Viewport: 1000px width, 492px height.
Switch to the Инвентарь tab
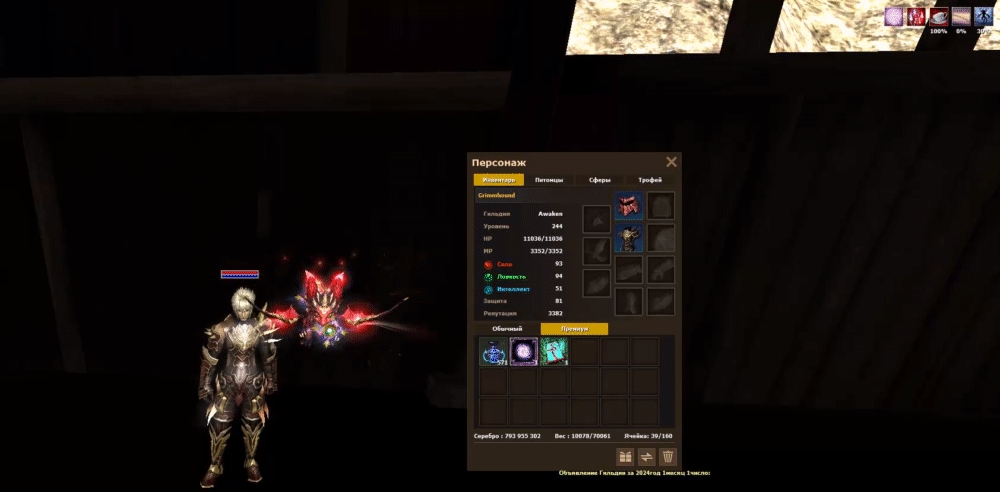pos(498,180)
